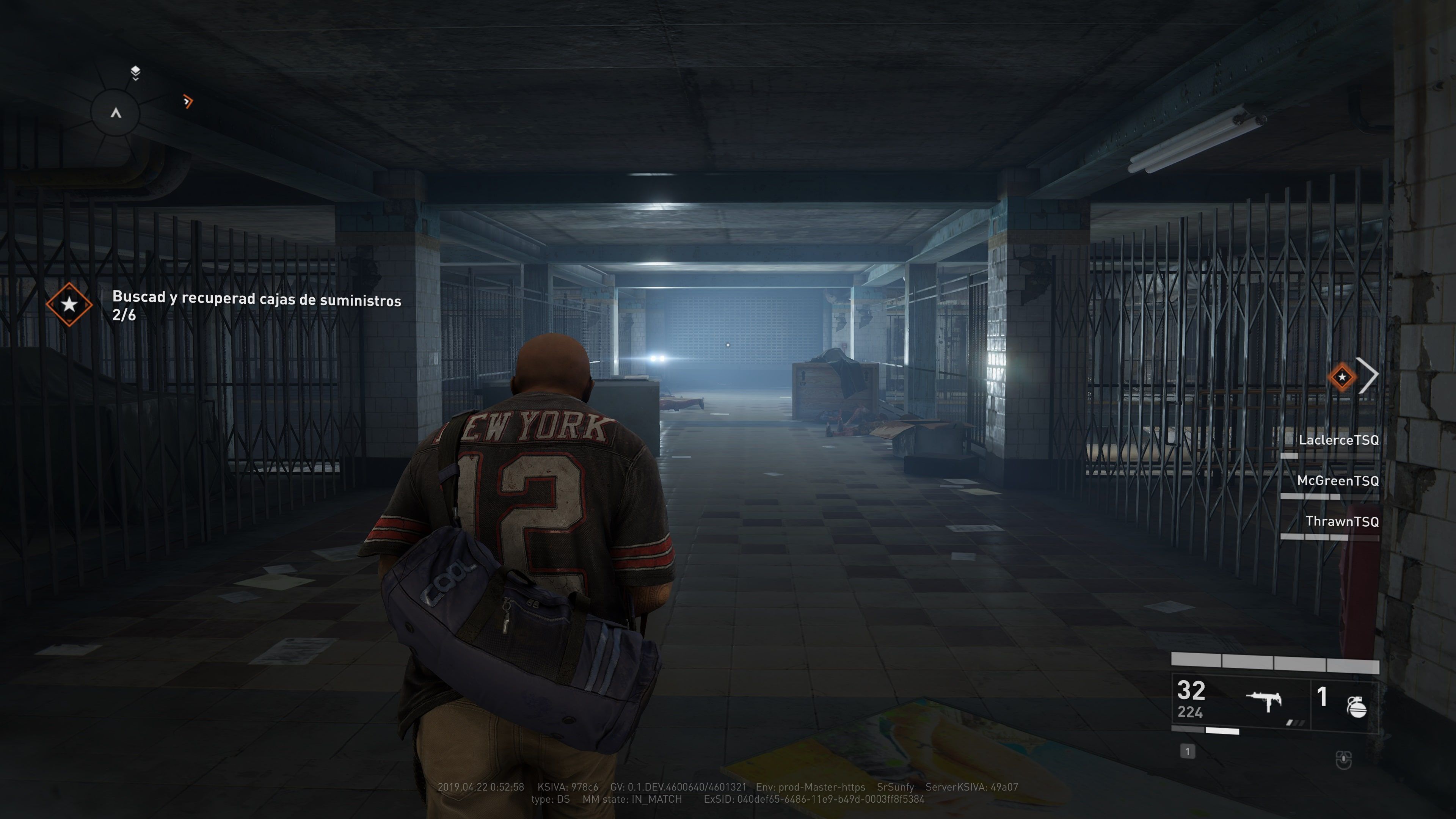Click the stacked-layers icon above the compass

click(x=136, y=72)
